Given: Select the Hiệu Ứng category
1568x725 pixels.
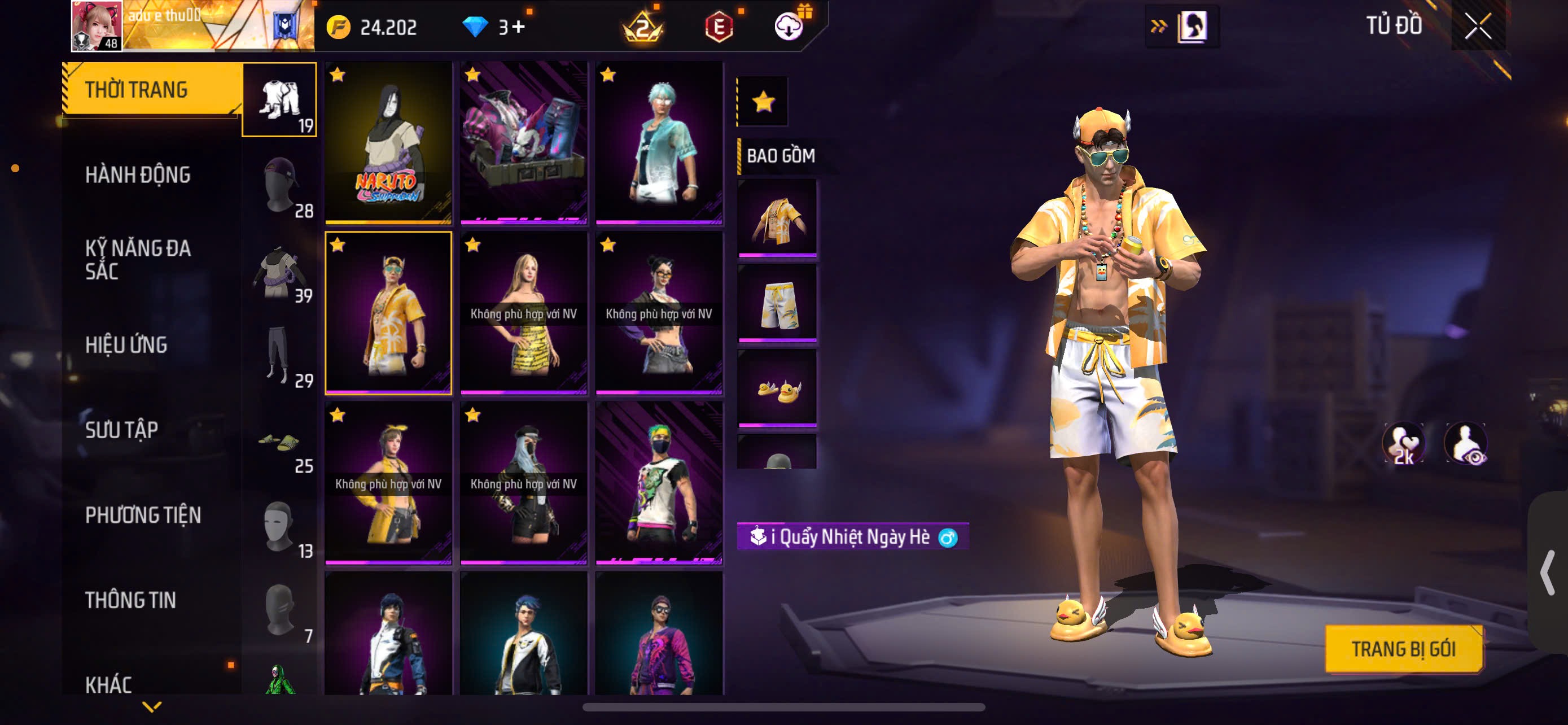Looking at the screenshot, I should click(x=126, y=344).
